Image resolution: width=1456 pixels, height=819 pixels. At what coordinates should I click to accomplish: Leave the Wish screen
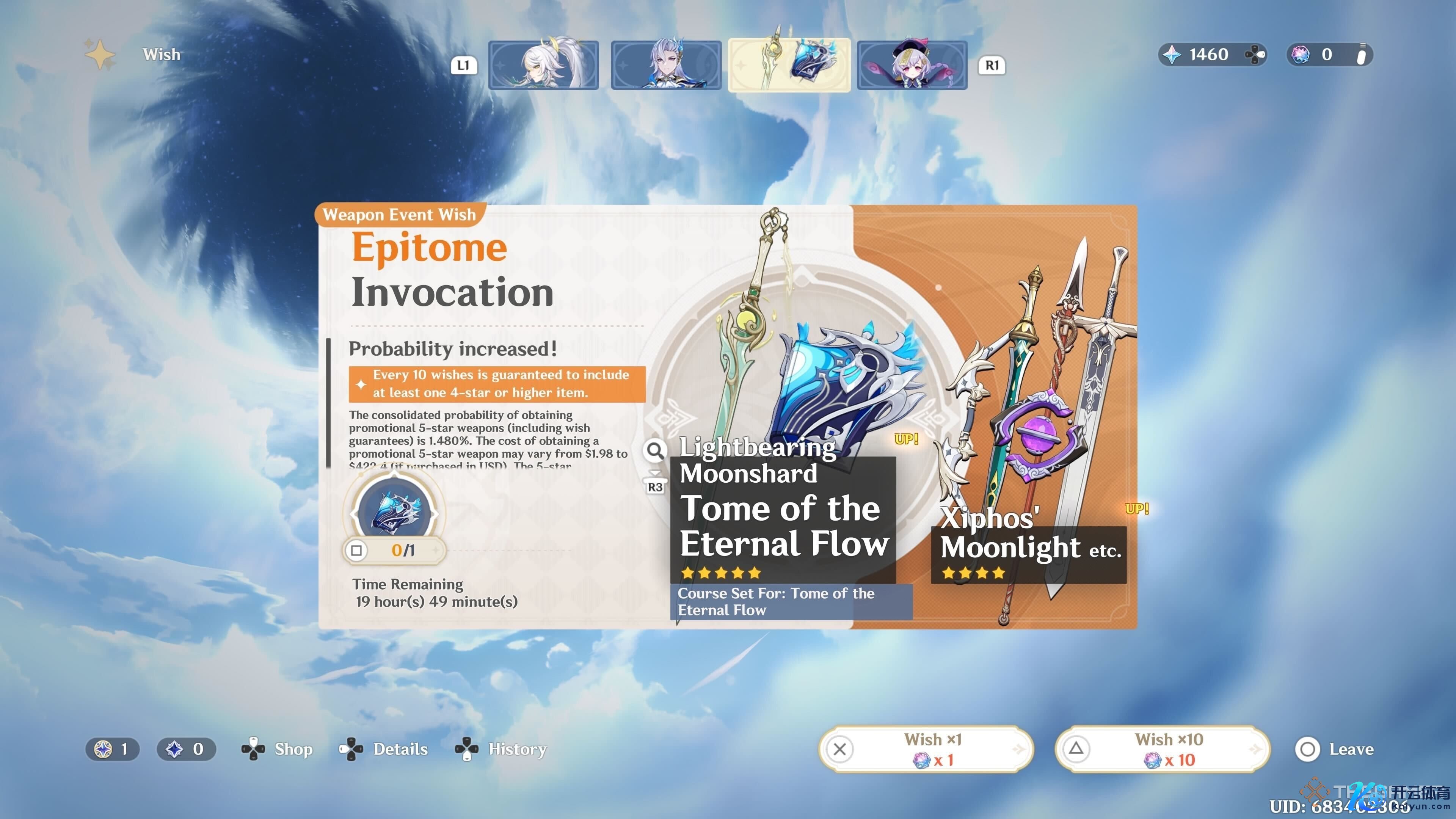(x=1334, y=749)
